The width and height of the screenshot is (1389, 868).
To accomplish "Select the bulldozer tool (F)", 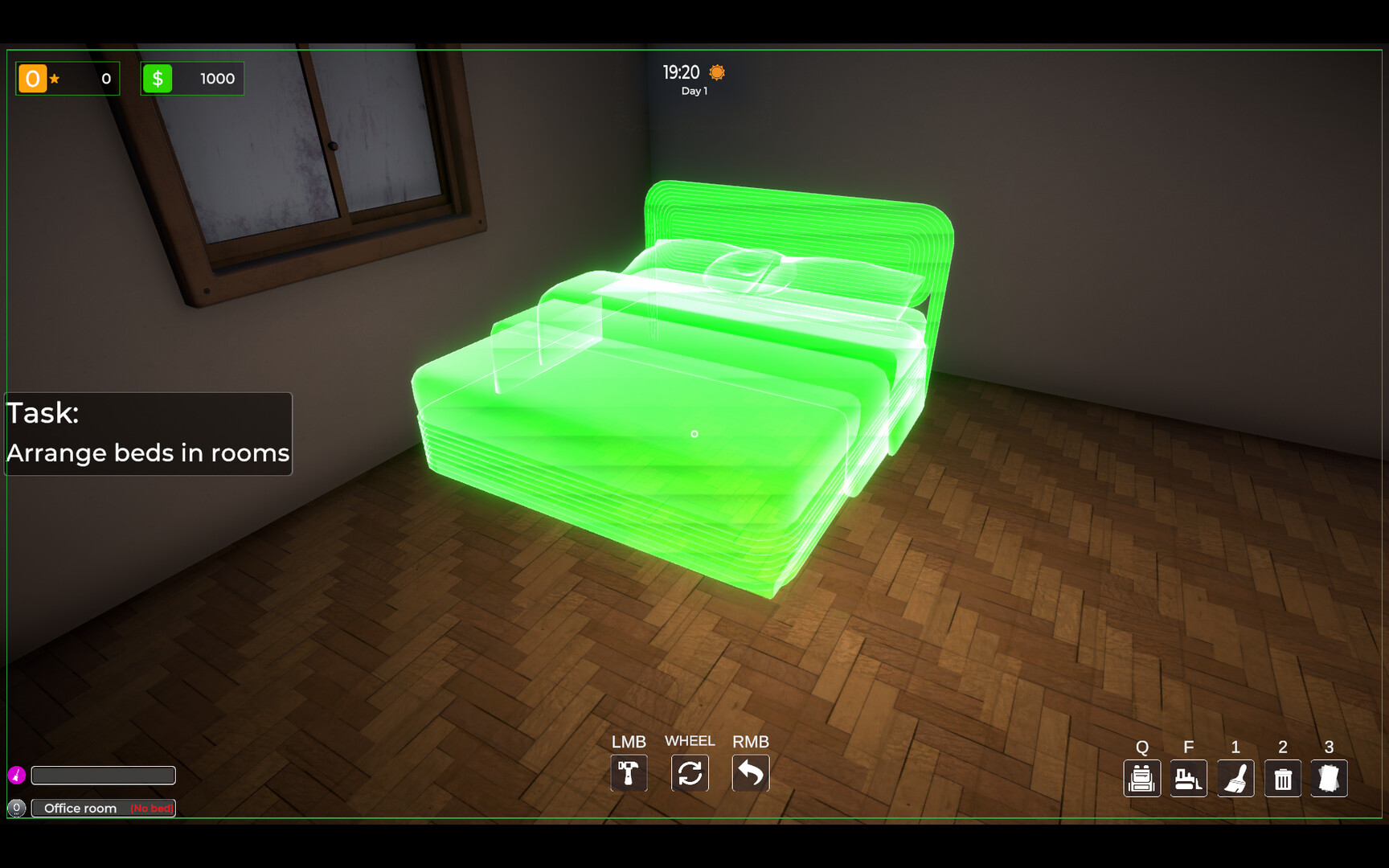I will [1189, 778].
